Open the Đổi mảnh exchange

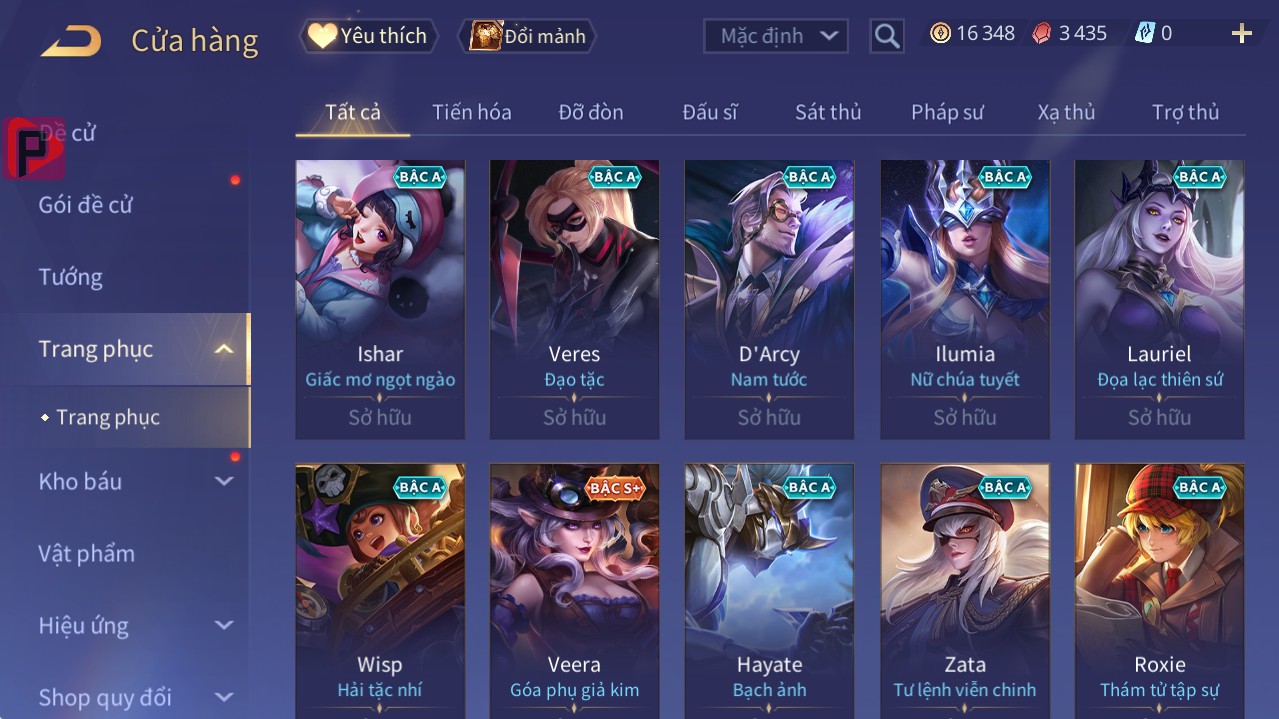tap(527, 36)
